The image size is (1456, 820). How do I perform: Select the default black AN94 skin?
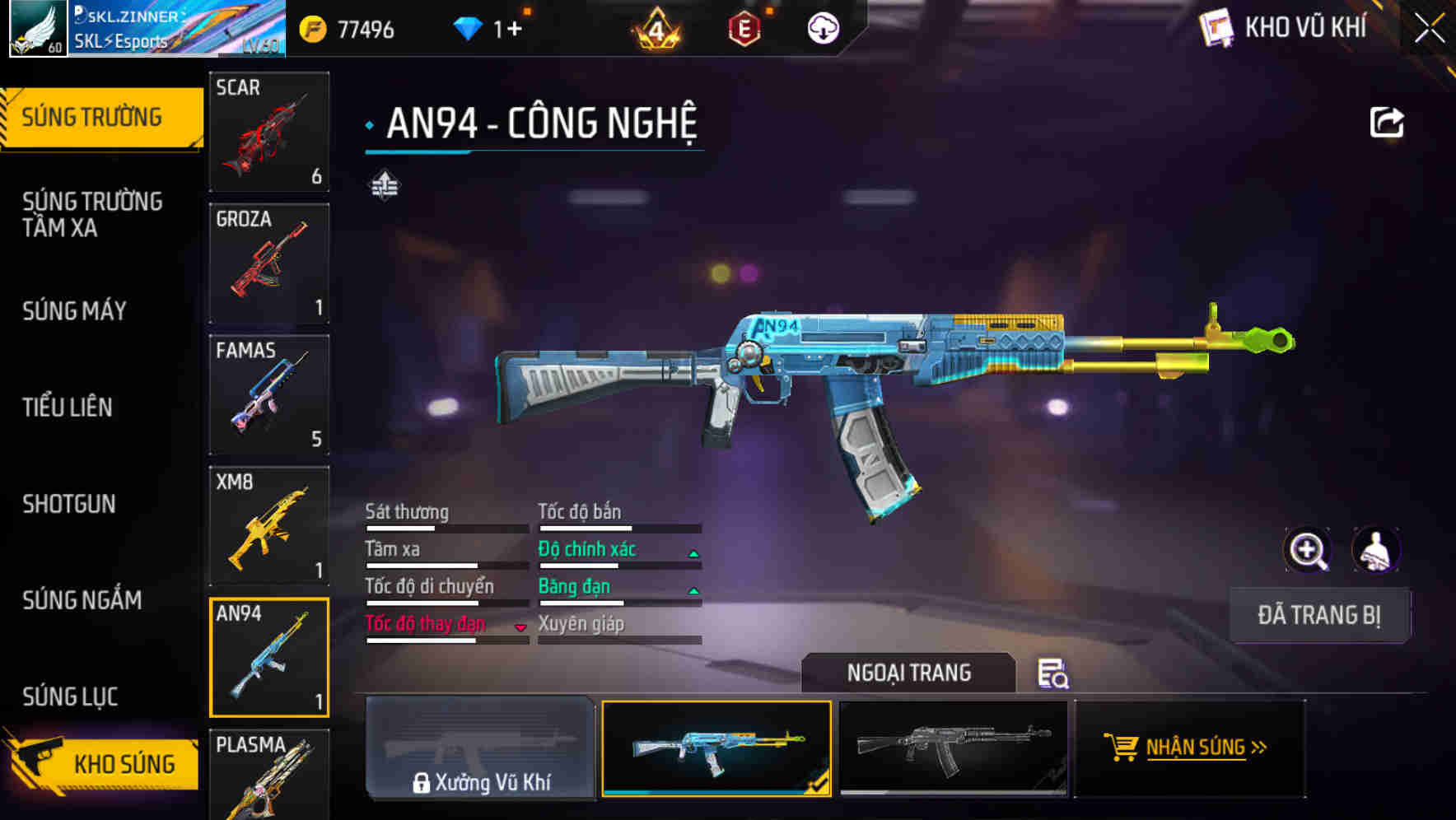click(x=953, y=748)
